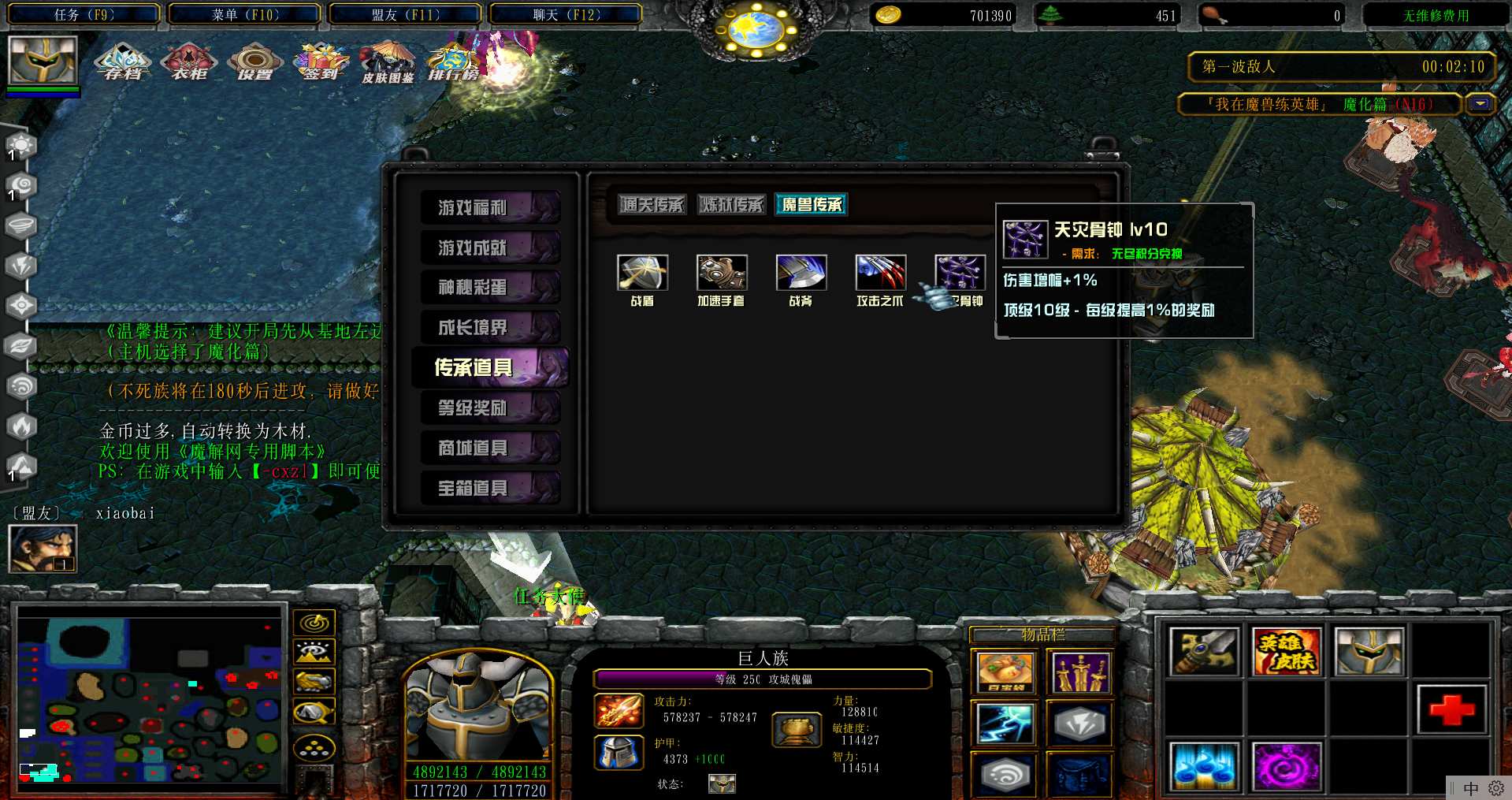Select the hero portrait in top-left corner

pyautogui.click(x=43, y=60)
